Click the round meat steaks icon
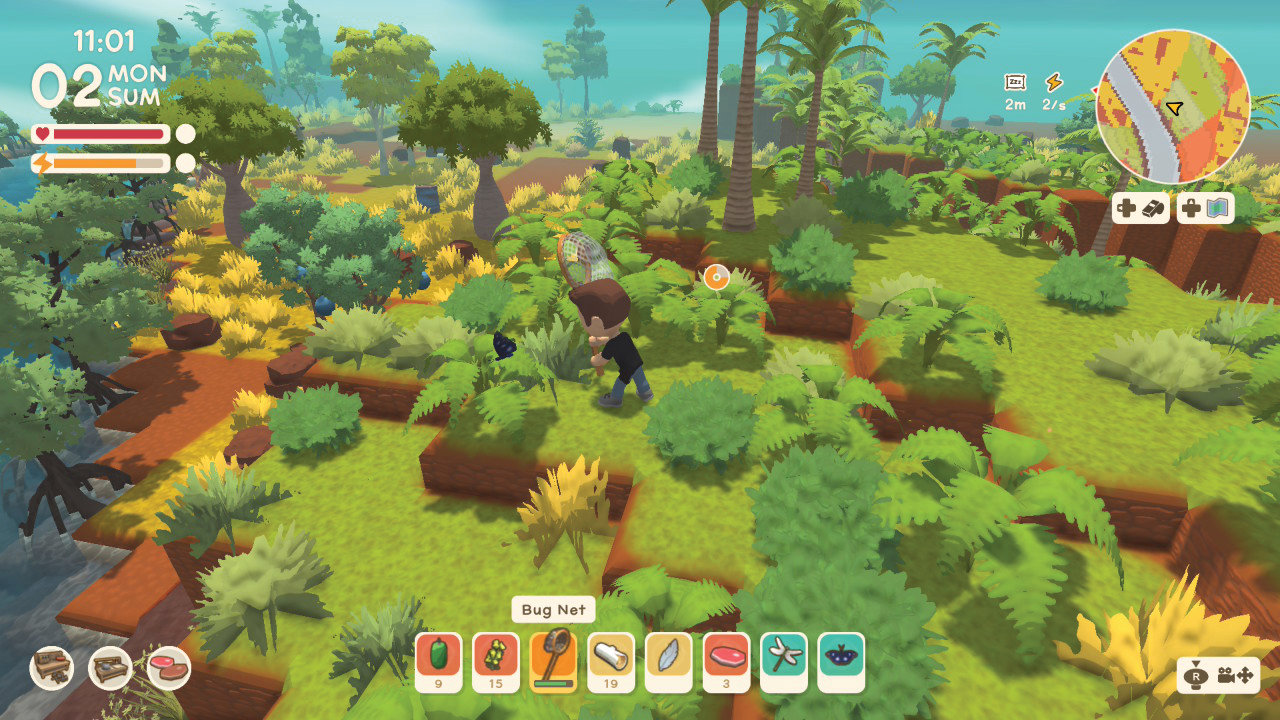This screenshot has width=1280, height=720. (168, 668)
